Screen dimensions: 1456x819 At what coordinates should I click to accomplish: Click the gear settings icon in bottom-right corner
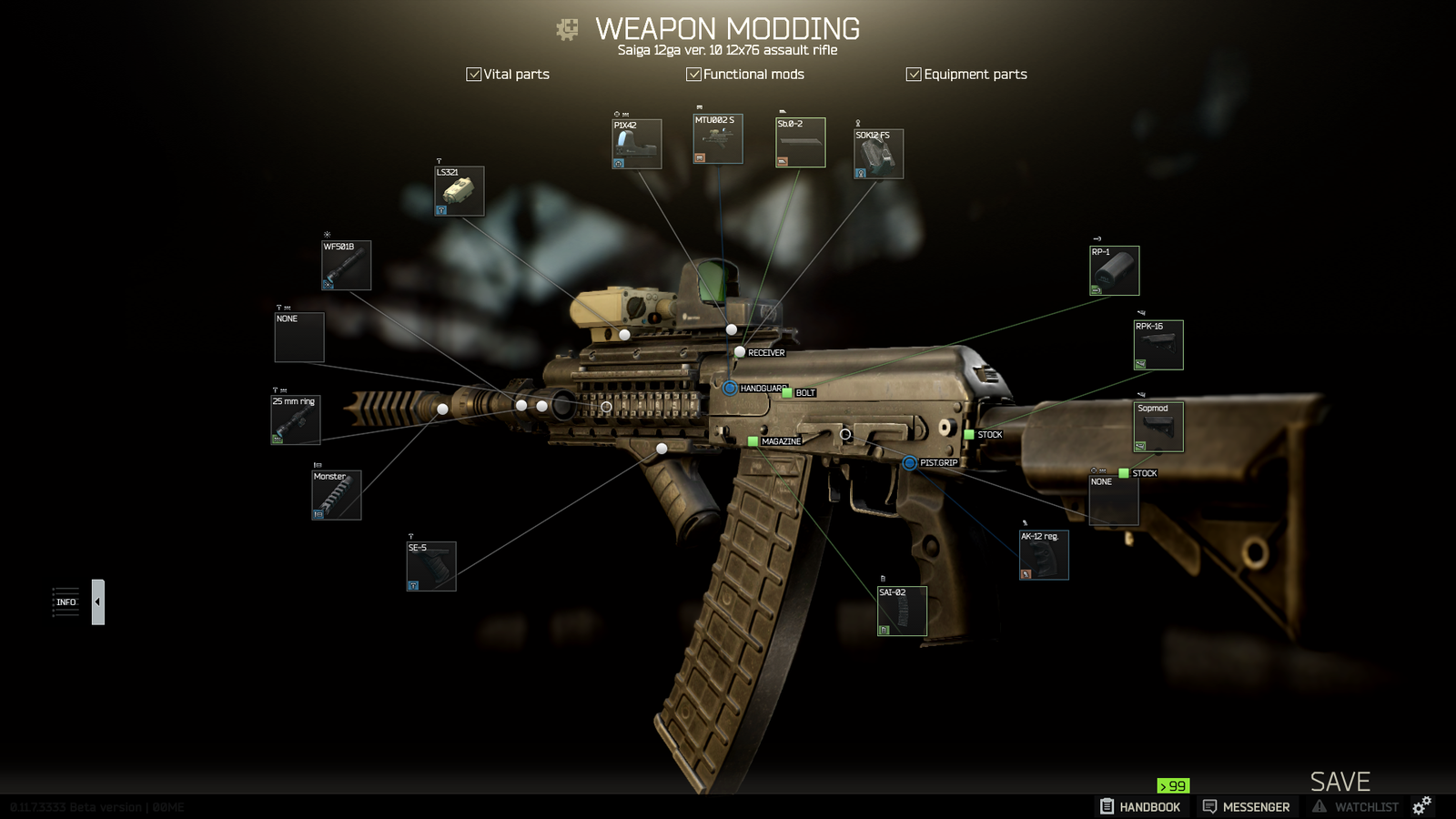[1421, 804]
